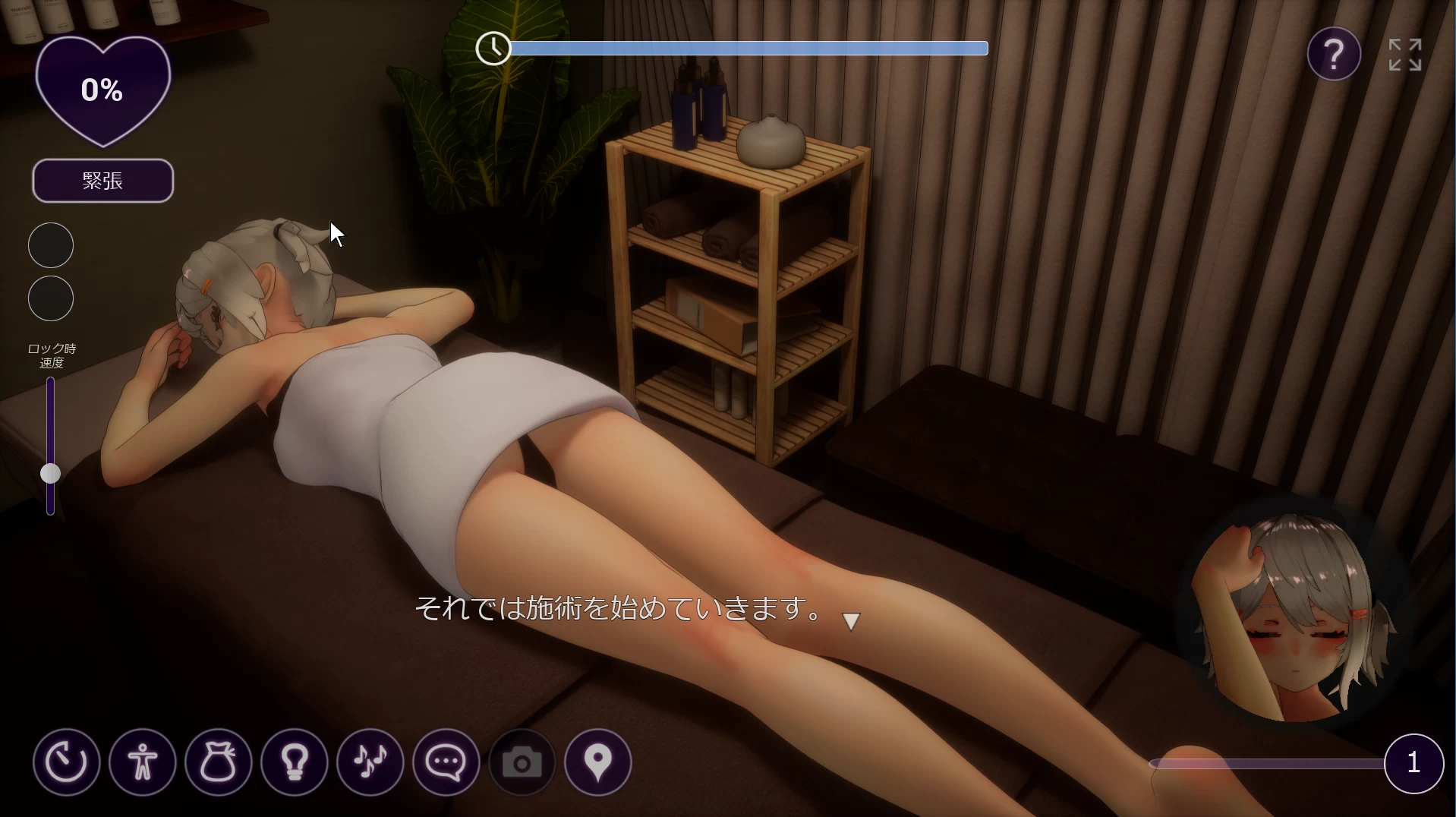Screen dimensions: 1456x817
Task: Select the location pin tool
Action: coord(597,762)
